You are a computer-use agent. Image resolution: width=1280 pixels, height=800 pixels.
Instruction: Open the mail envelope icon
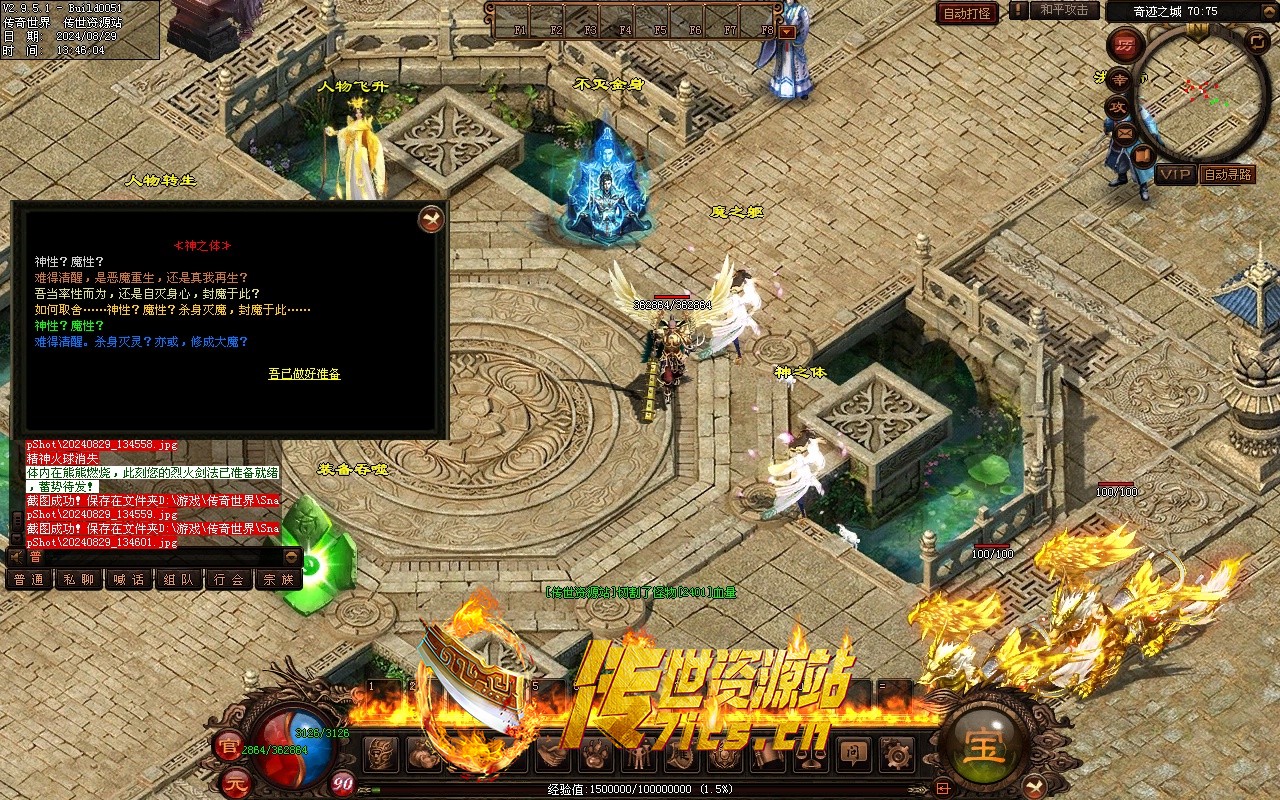1125,132
